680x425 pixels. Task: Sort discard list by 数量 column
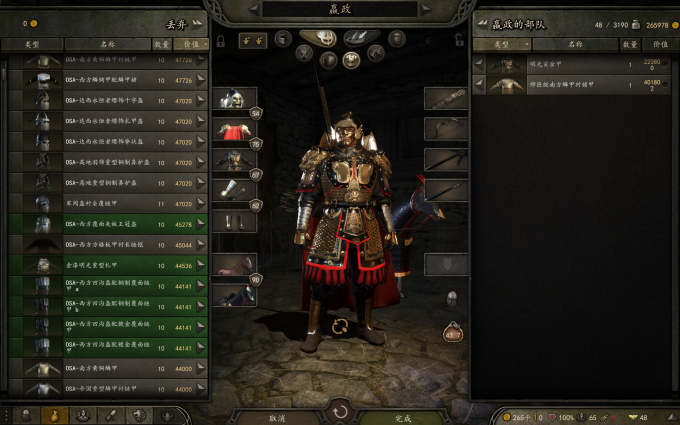(x=162, y=44)
